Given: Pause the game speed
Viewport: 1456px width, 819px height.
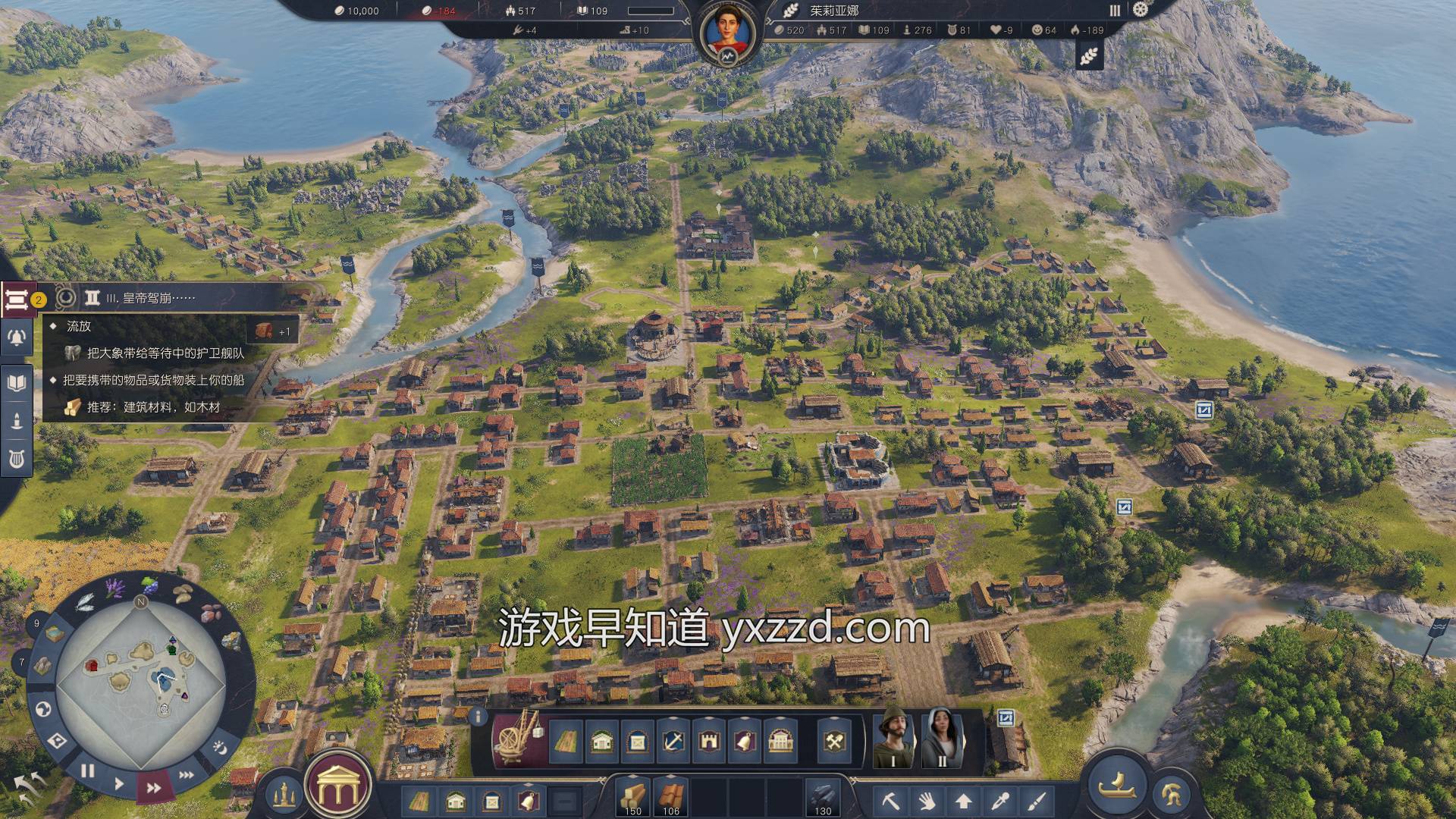Looking at the screenshot, I should pyautogui.click(x=88, y=771).
